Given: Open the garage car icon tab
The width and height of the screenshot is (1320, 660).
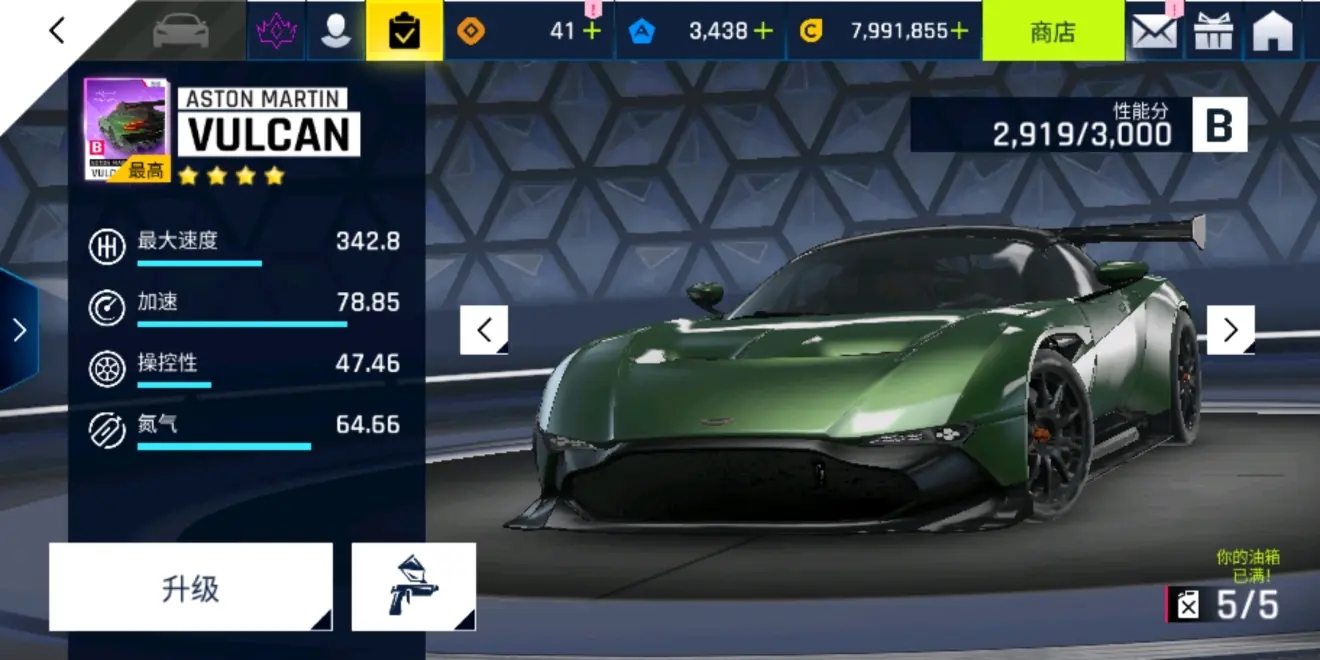Looking at the screenshot, I should pyautogui.click(x=180, y=31).
